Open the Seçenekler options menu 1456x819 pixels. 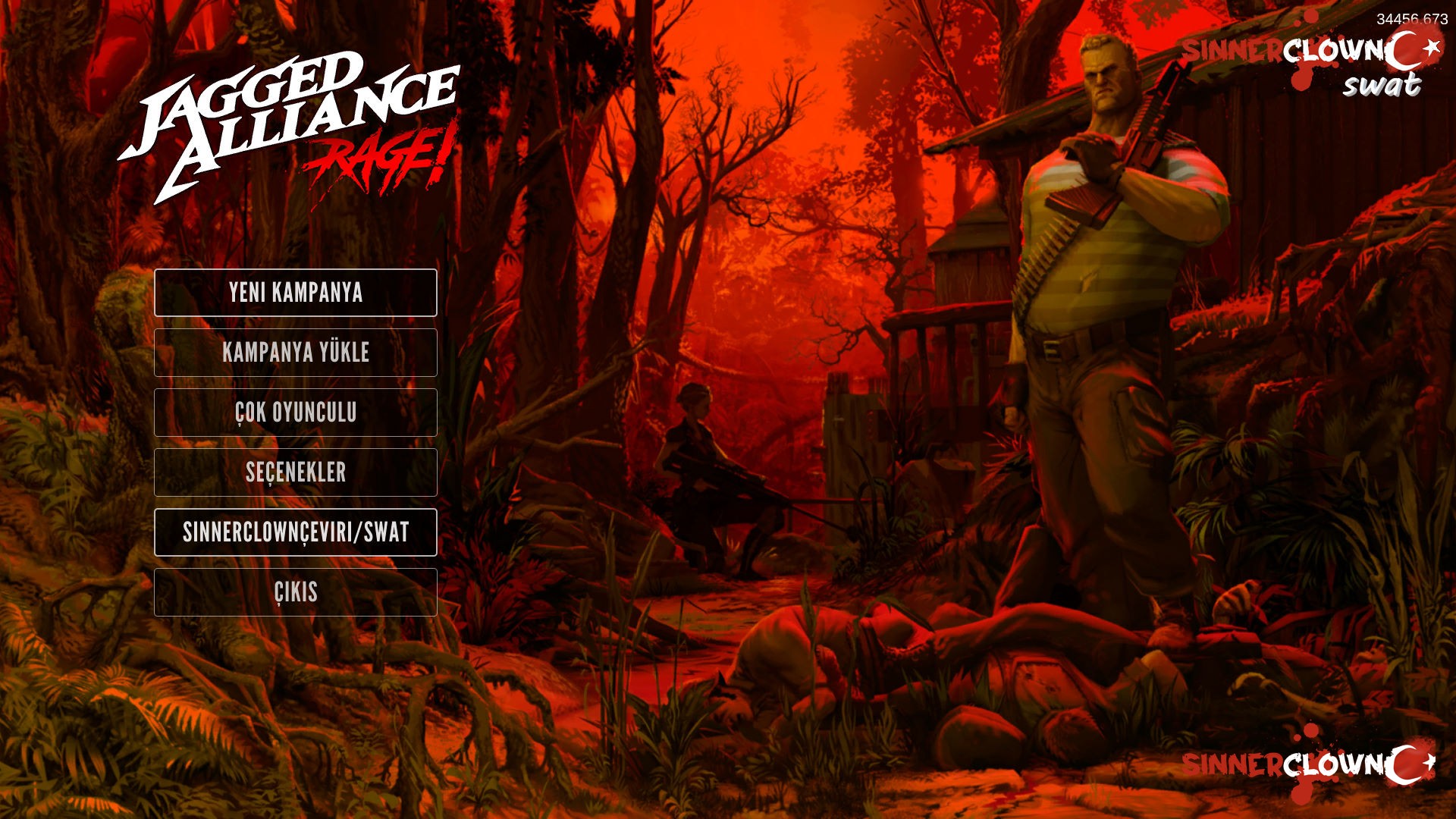[x=296, y=472]
